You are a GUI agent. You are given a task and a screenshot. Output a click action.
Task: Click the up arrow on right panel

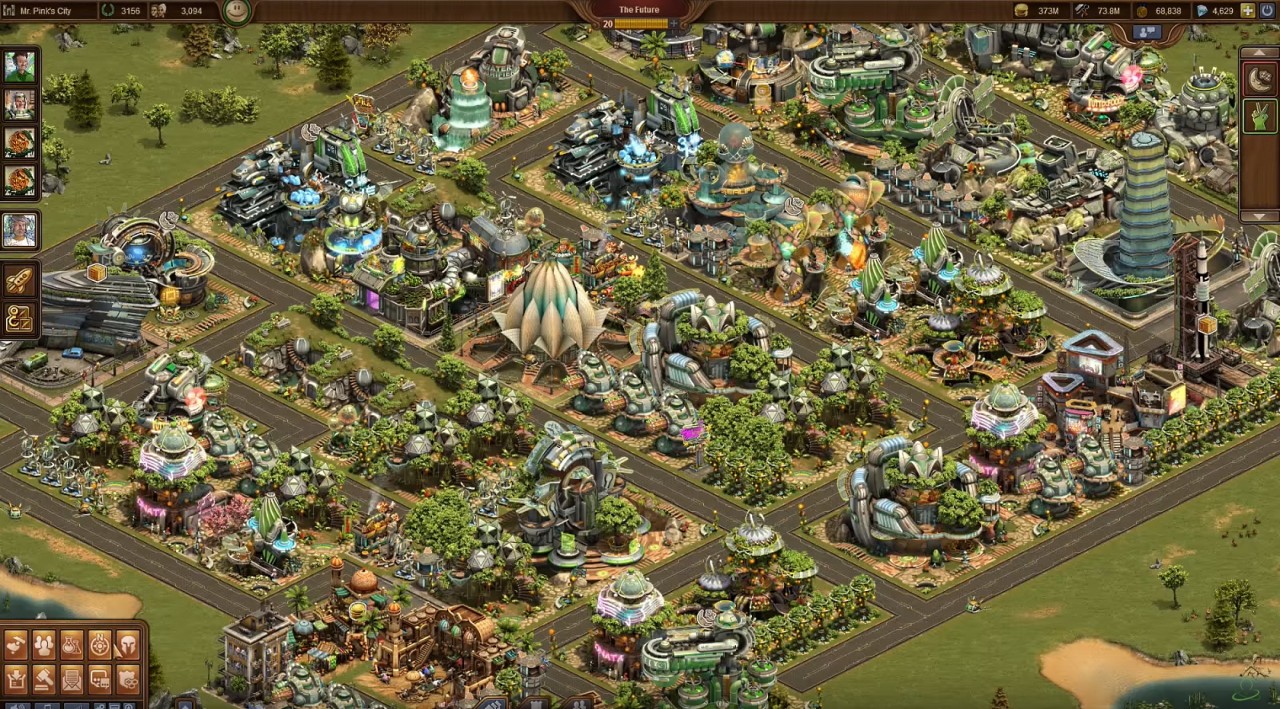pyautogui.click(x=1259, y=51)
